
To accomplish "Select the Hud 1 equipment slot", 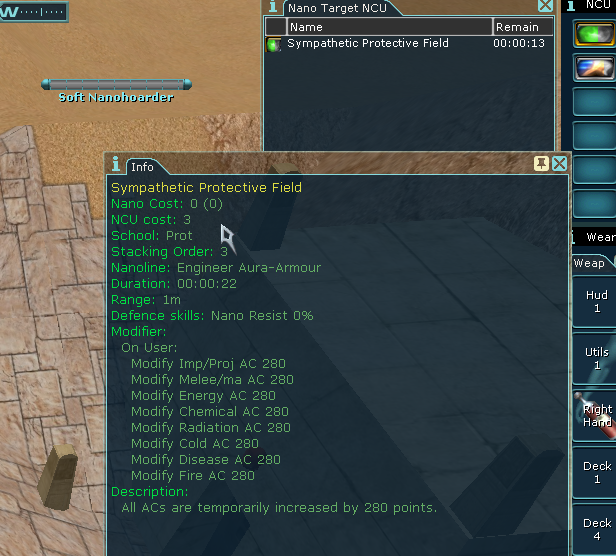I will [596, 302].
